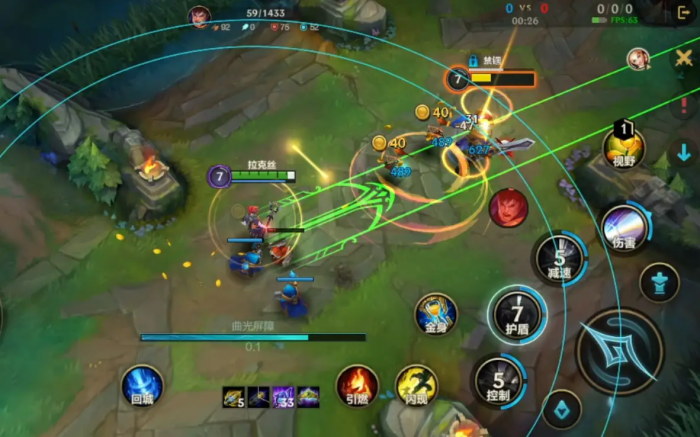Use the 控制 crowd-control ability

[497, 380]
